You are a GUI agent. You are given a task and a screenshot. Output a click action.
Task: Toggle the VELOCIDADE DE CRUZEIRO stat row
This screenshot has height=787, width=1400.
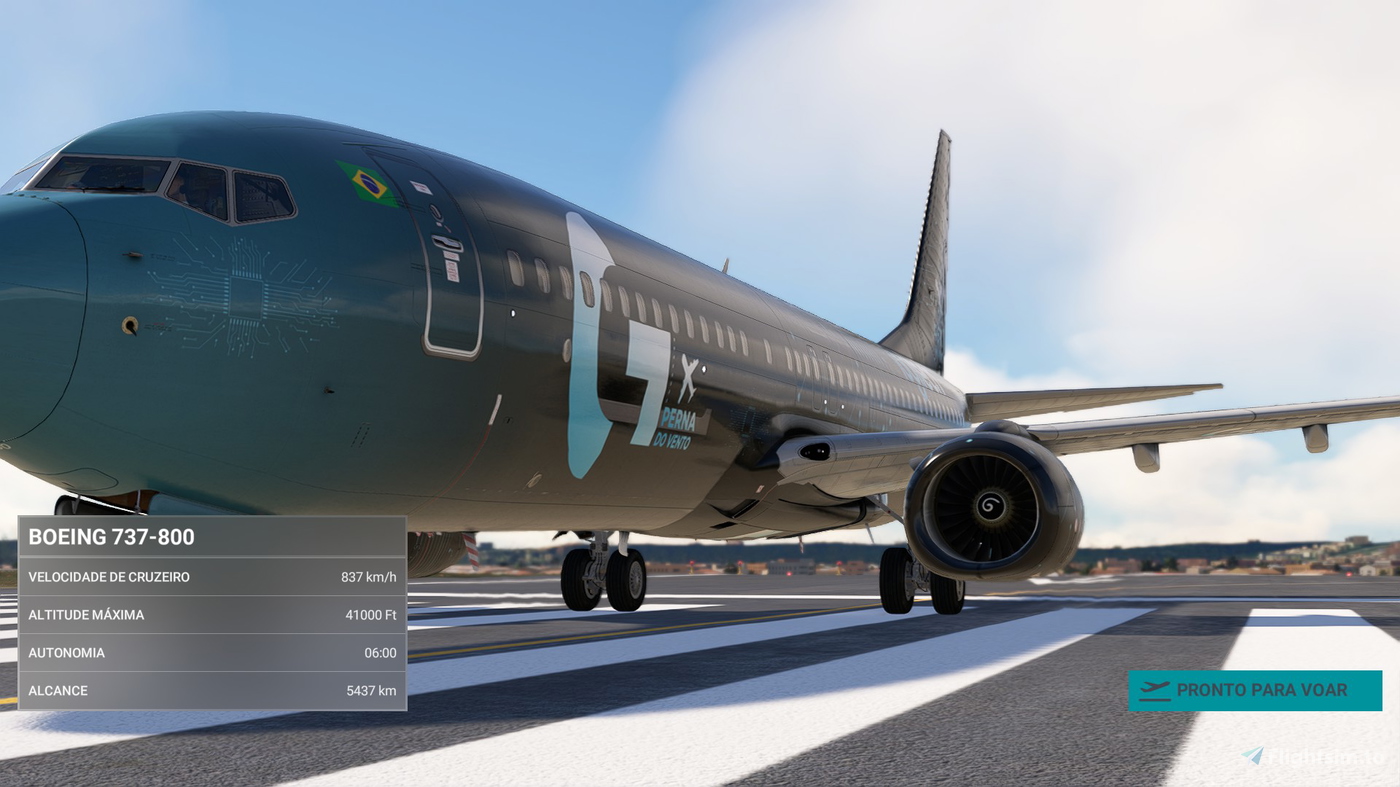tap(210, 577)
